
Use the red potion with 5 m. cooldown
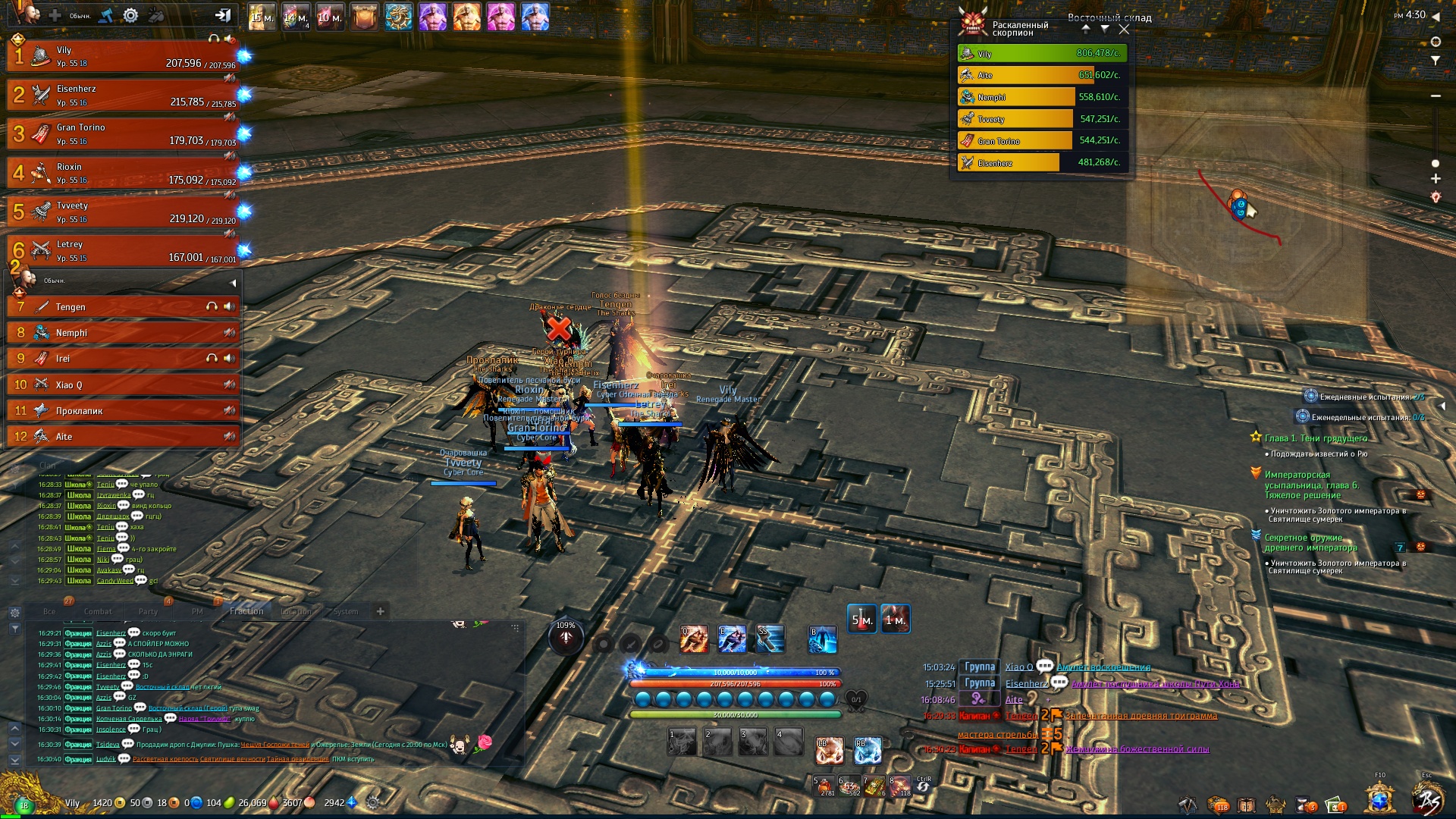[861, 620]
